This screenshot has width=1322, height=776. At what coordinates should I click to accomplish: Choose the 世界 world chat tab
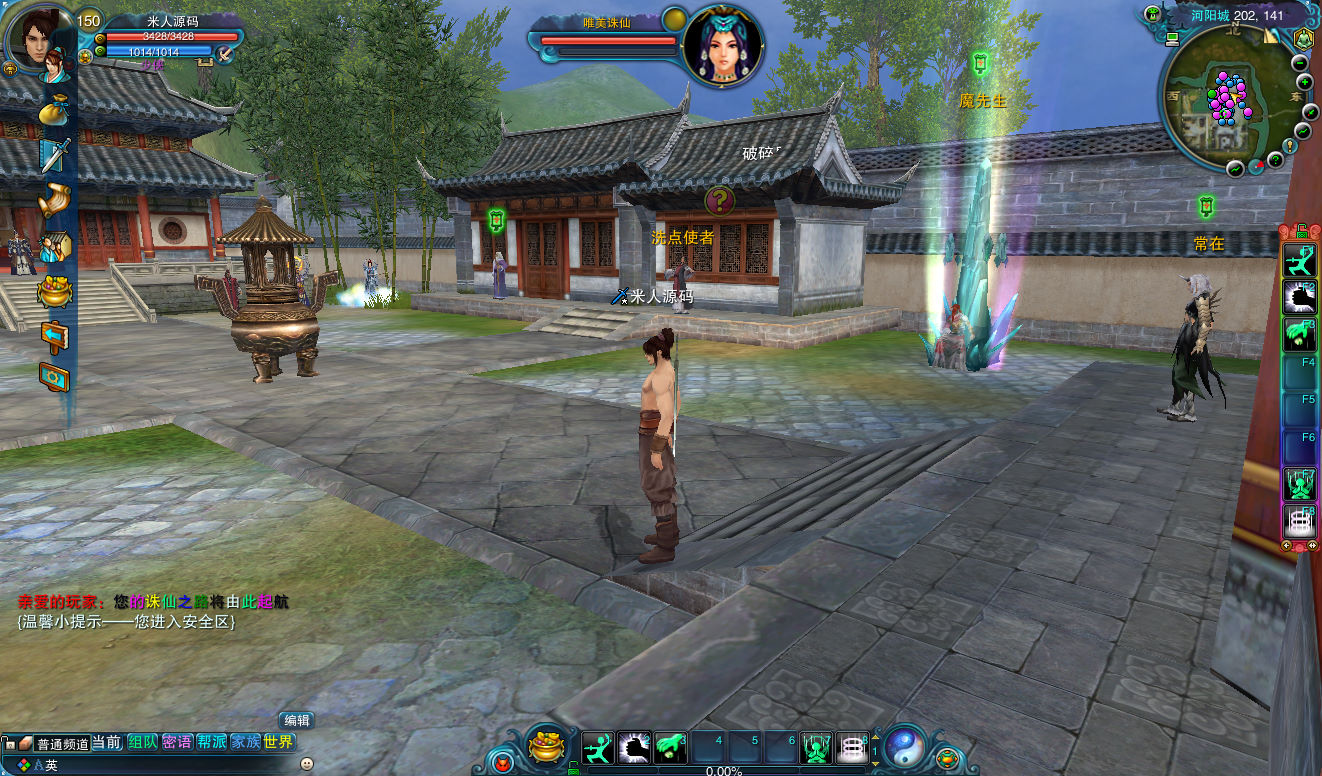coord(279,743)
